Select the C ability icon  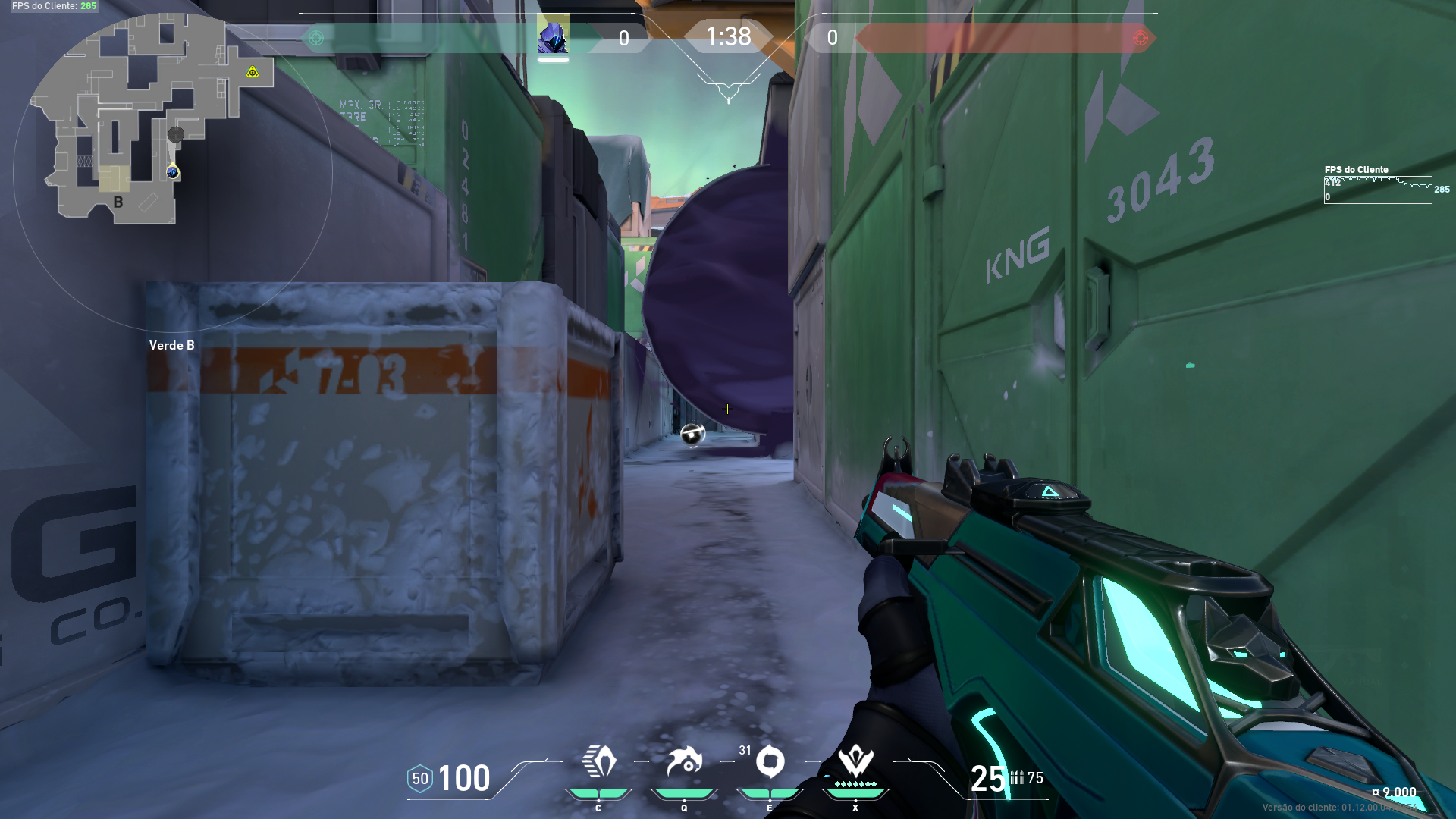pos(598,761)
